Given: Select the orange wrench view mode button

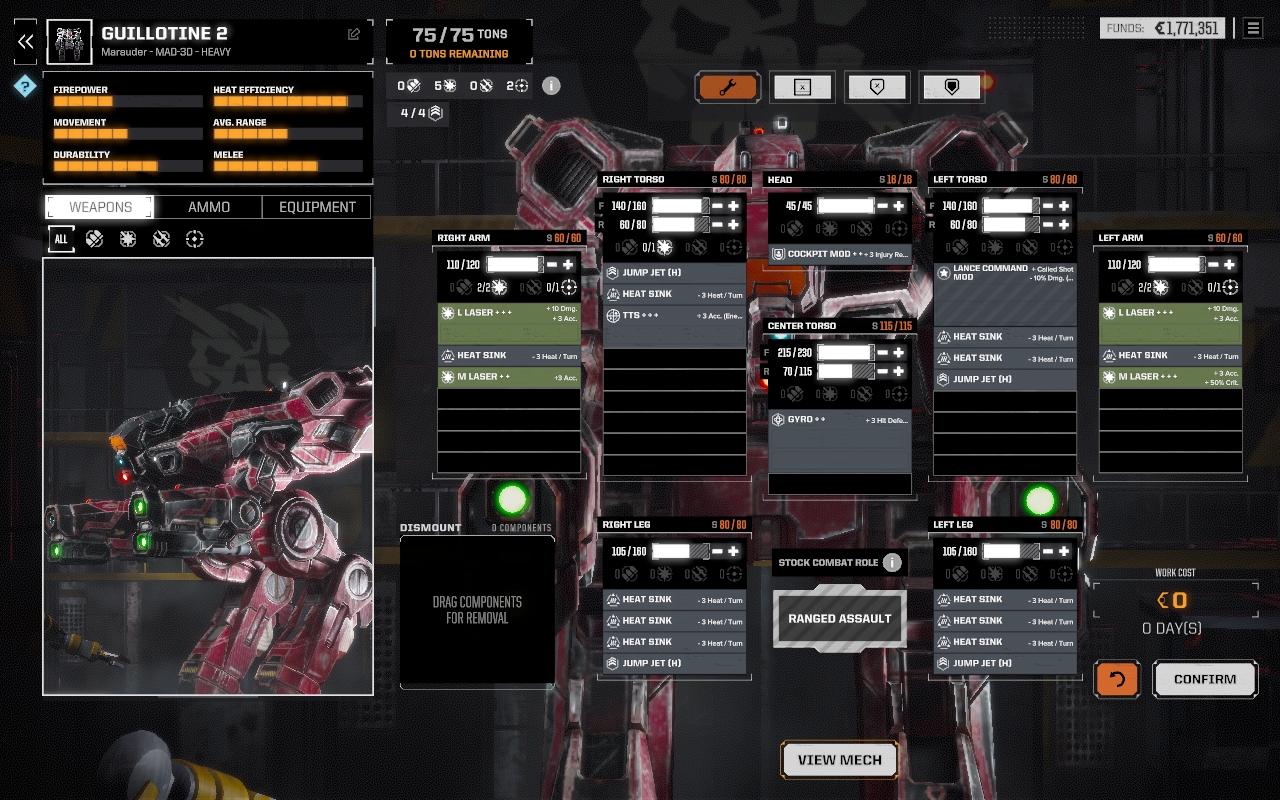Looking at the screenshot, I should pos(728,87).
